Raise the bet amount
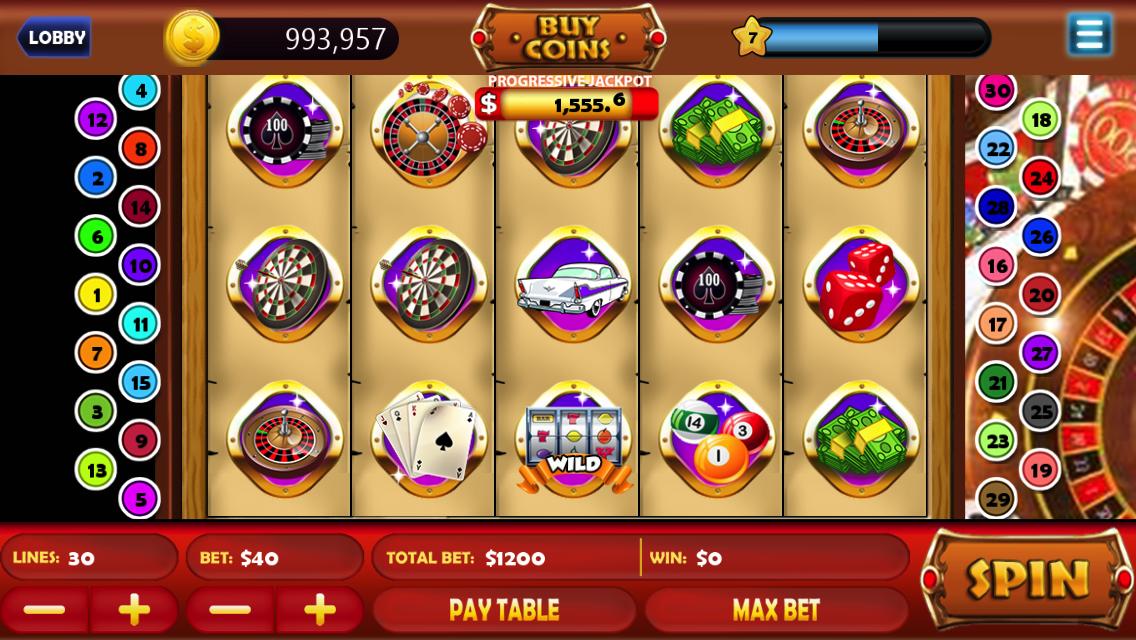The width and height of the screenshot is (1136, 640). coord(320,609)
